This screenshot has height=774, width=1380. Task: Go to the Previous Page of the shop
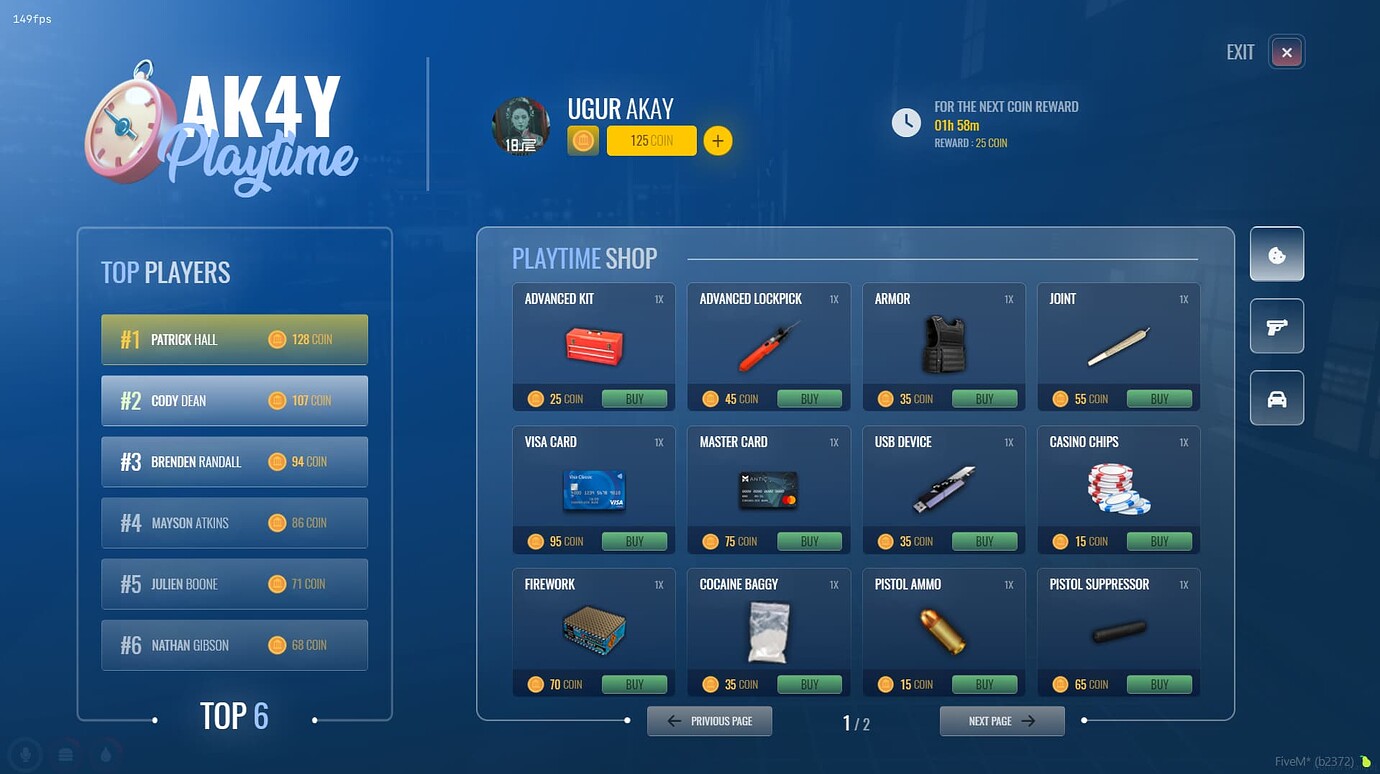pos(709,720)
